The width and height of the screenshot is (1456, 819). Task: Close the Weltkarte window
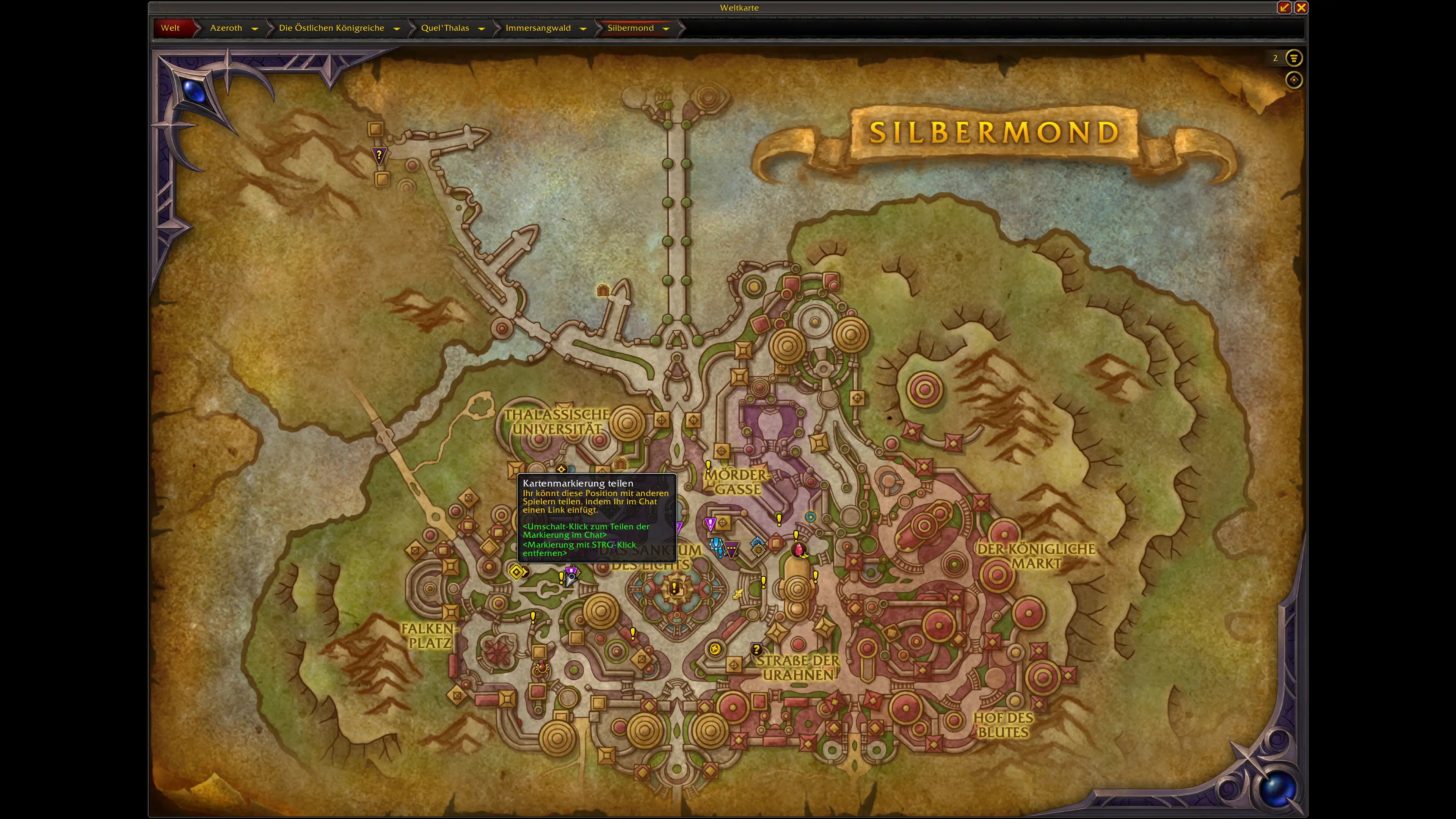pos(1301,7)
